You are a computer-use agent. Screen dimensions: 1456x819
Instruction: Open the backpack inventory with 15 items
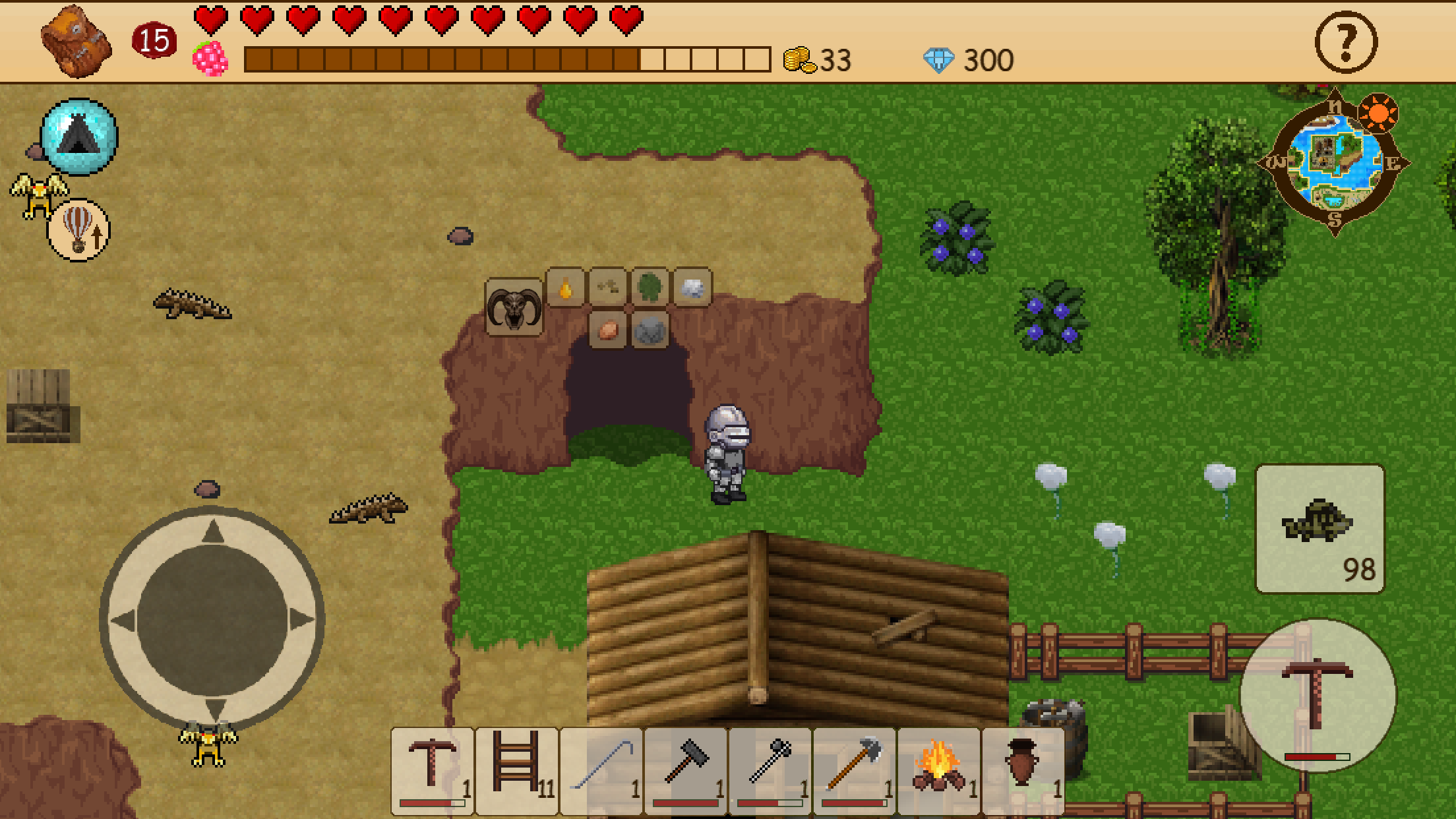tap(75, 42)
